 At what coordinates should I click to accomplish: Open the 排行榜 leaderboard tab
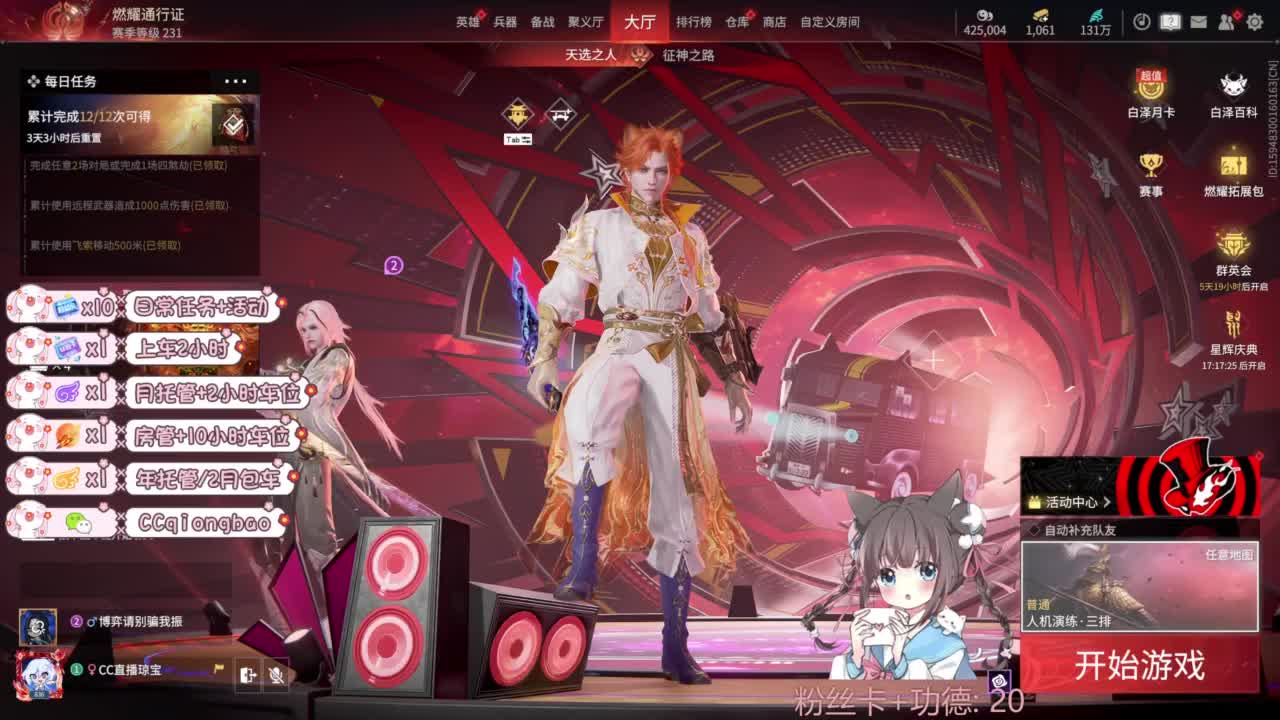[696, 21]
